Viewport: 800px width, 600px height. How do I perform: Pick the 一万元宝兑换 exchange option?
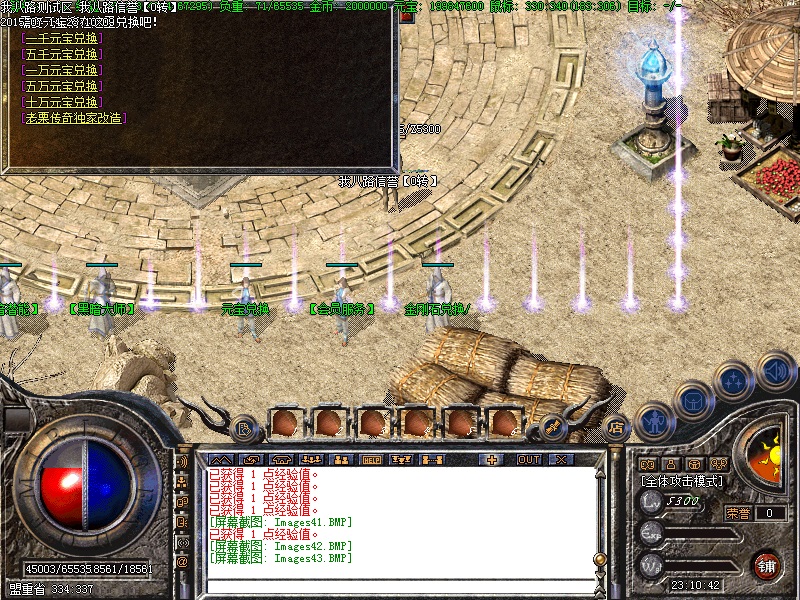coord(61,70)
